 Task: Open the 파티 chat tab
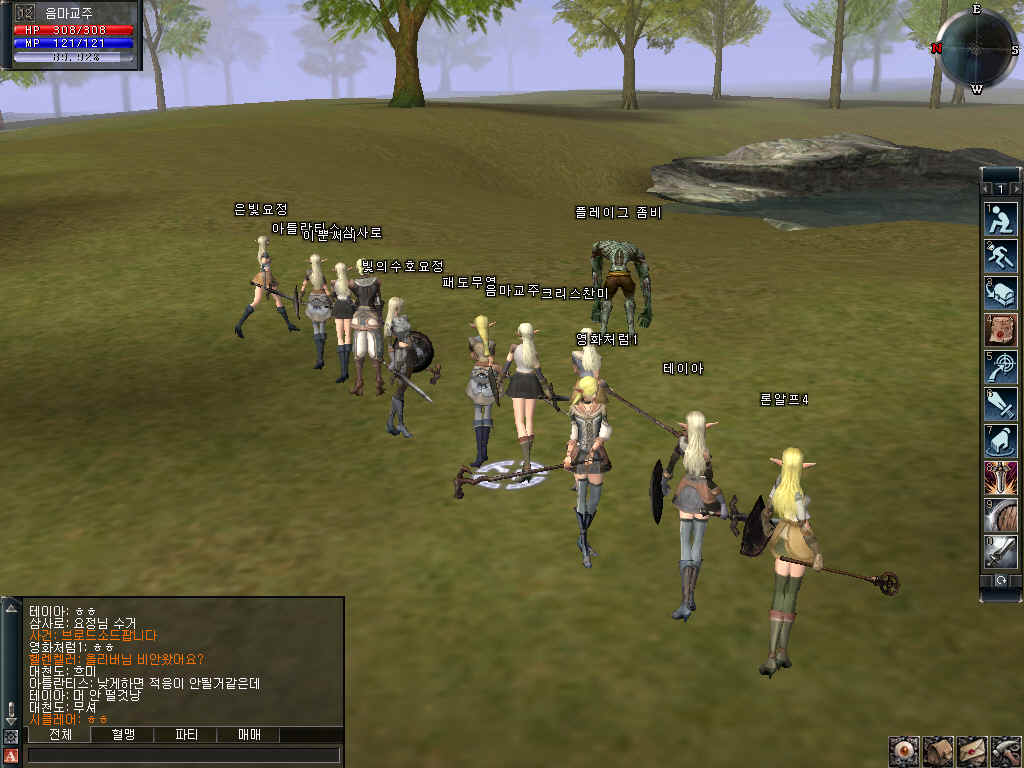[x=185, y=735]
